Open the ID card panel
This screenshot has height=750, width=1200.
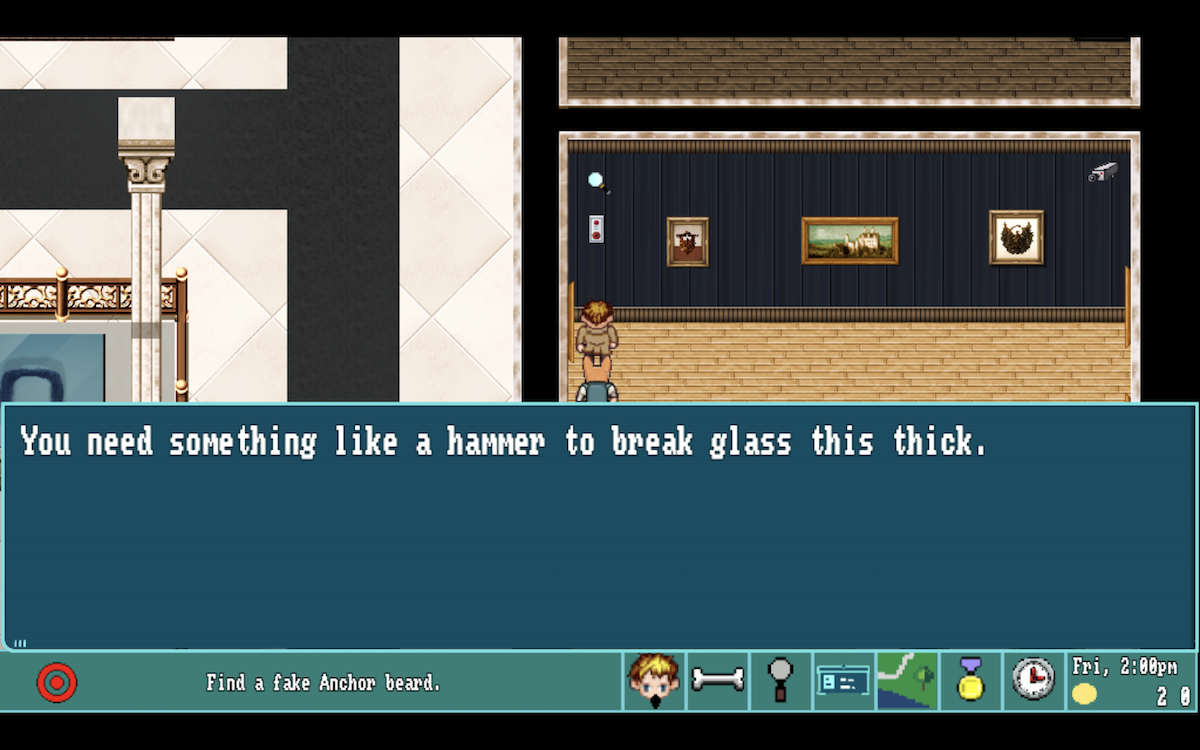[x=844, y=681]
